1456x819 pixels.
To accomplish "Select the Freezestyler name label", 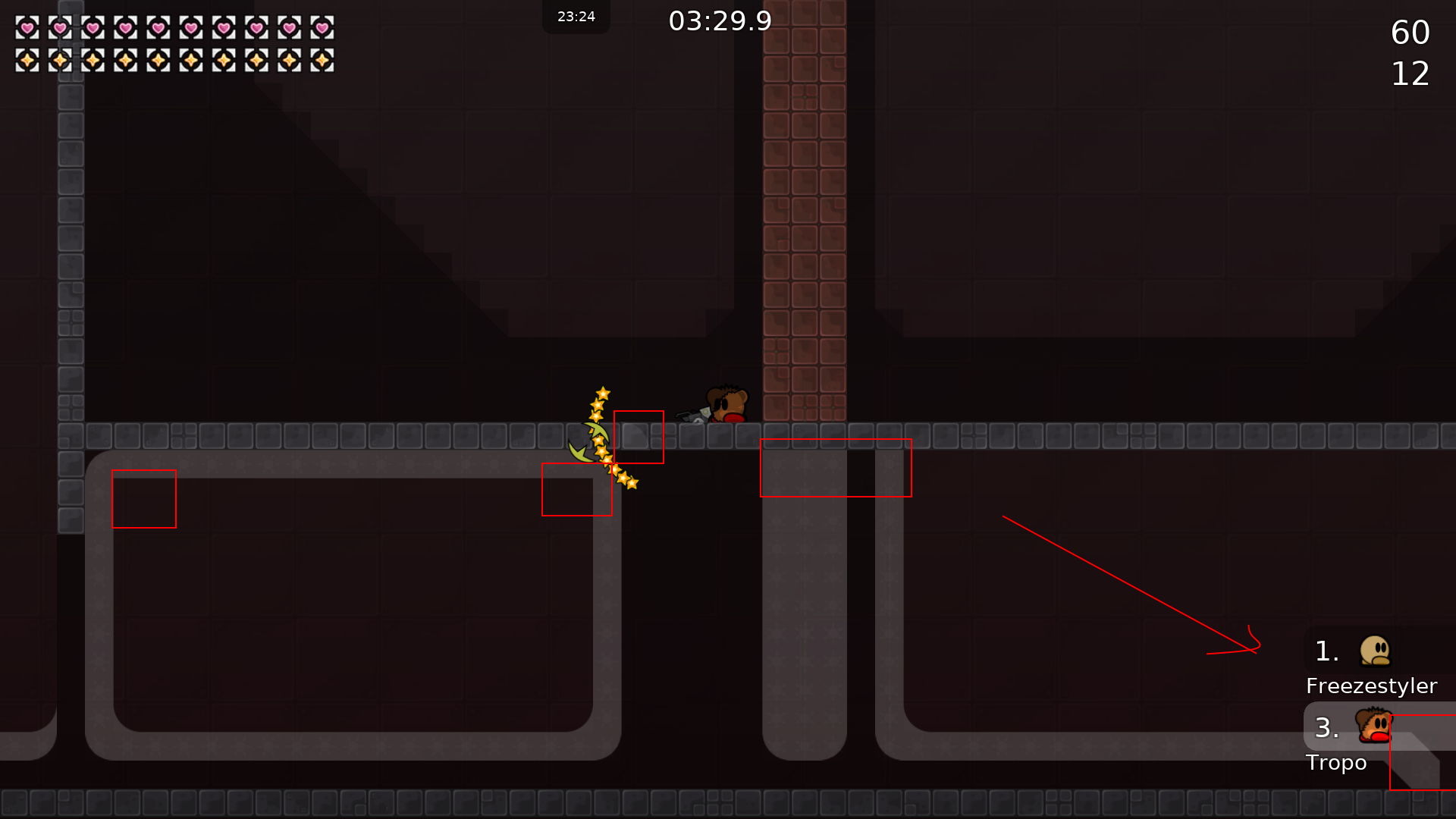I will (x=1371, y=686).
